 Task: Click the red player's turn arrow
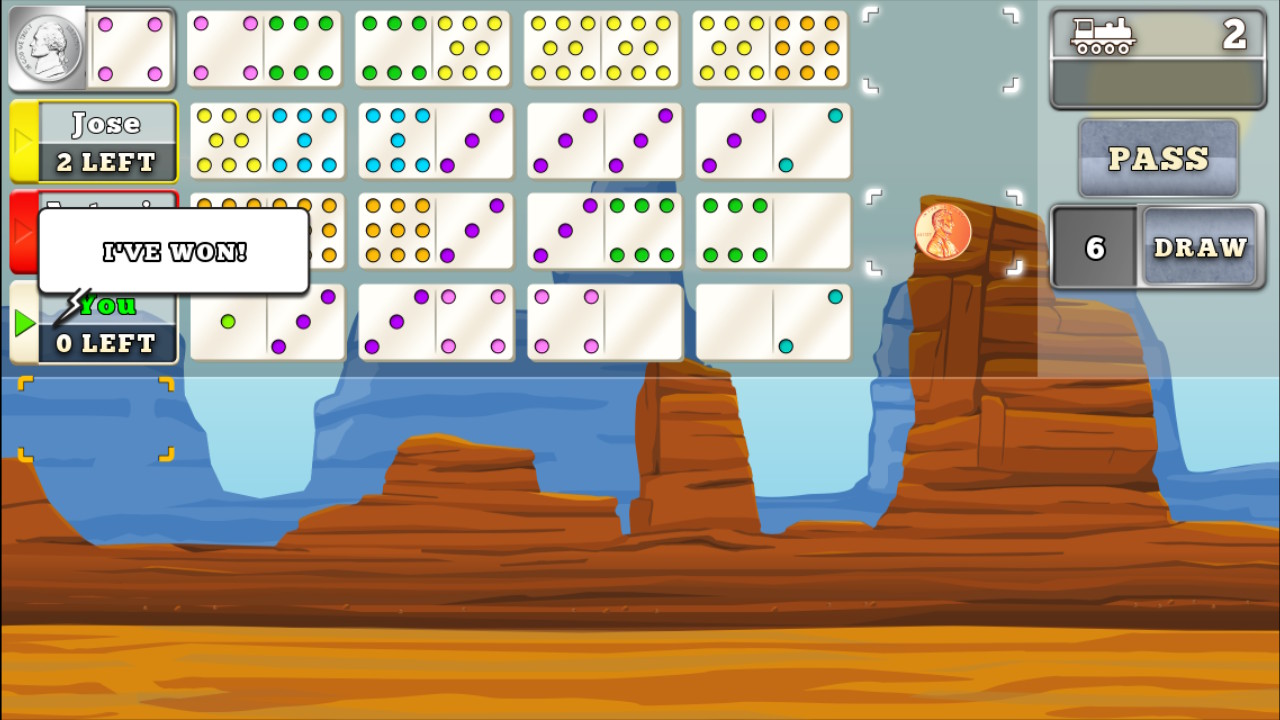click(20, 232)
